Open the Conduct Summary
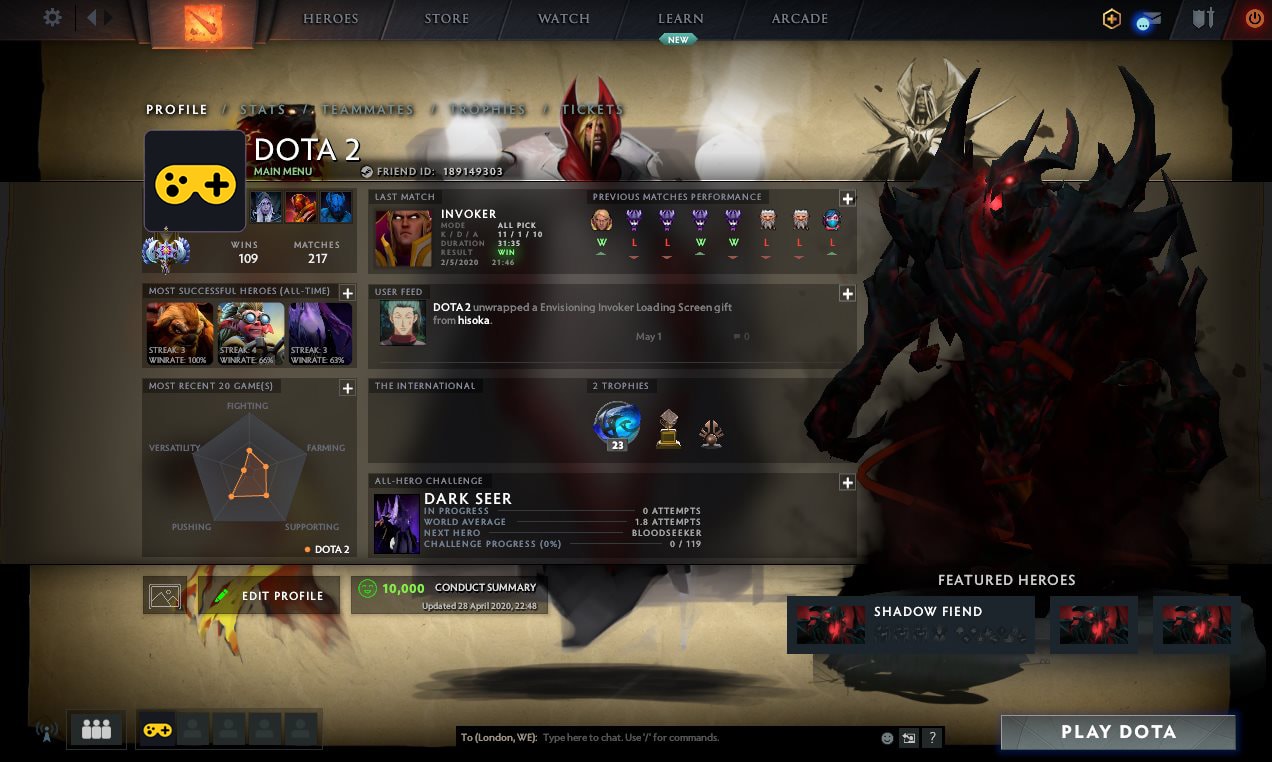 coord(449,595)
